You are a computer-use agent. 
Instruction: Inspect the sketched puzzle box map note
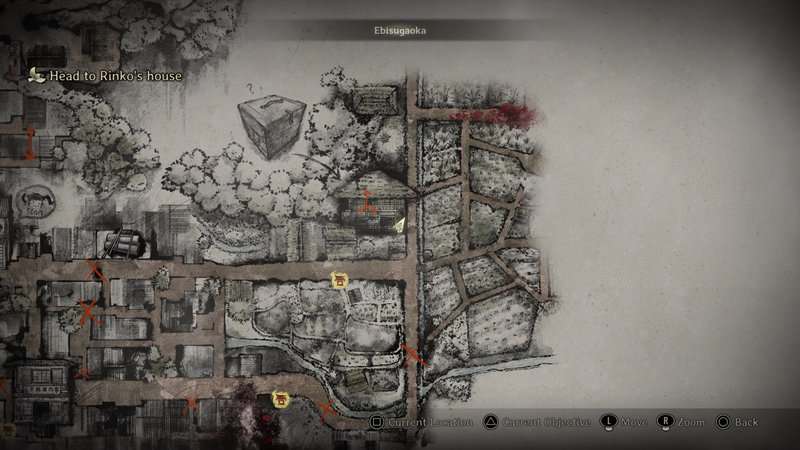(270, 125)
